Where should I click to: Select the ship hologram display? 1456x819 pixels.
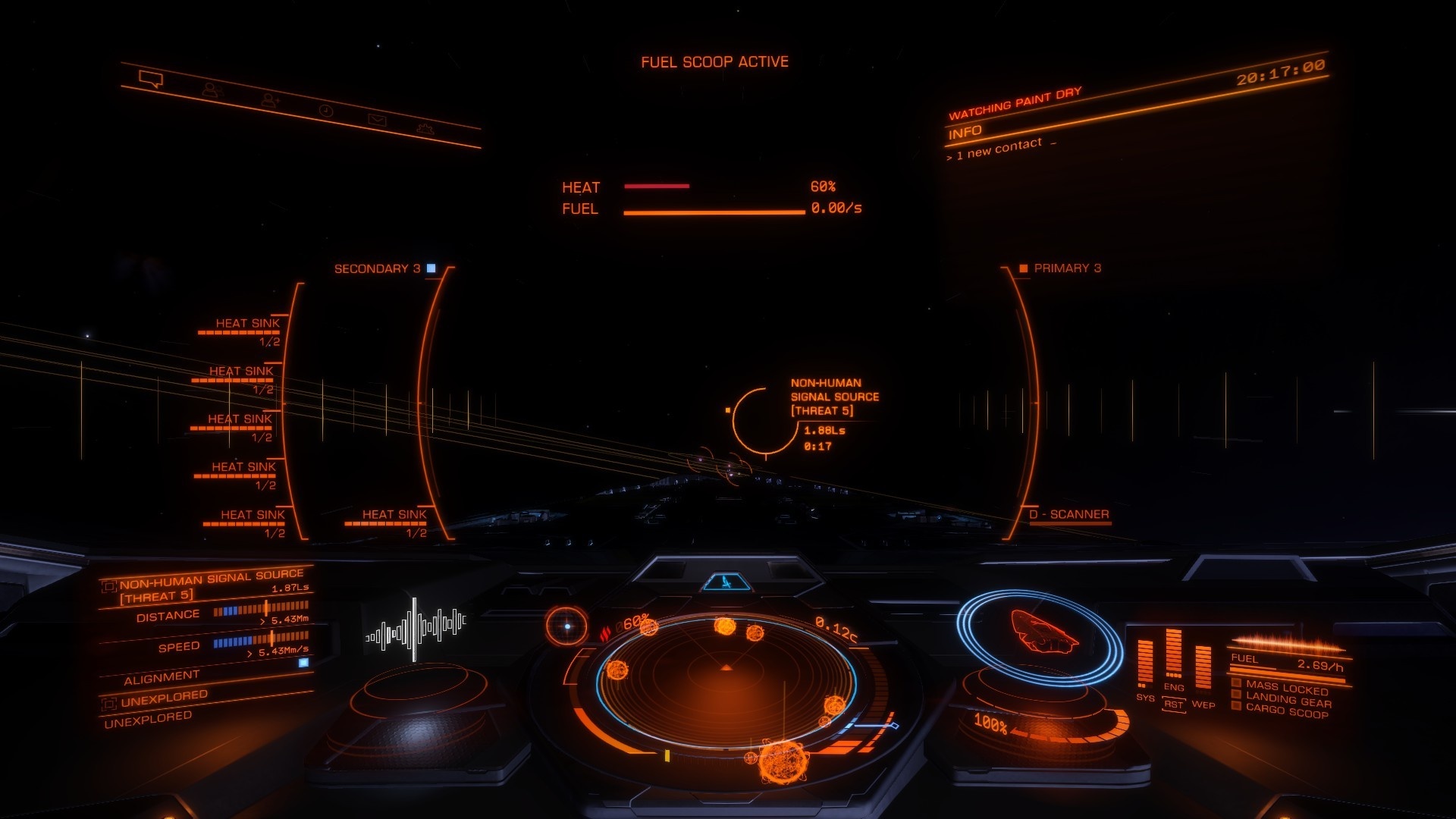tap(1042, 633)
